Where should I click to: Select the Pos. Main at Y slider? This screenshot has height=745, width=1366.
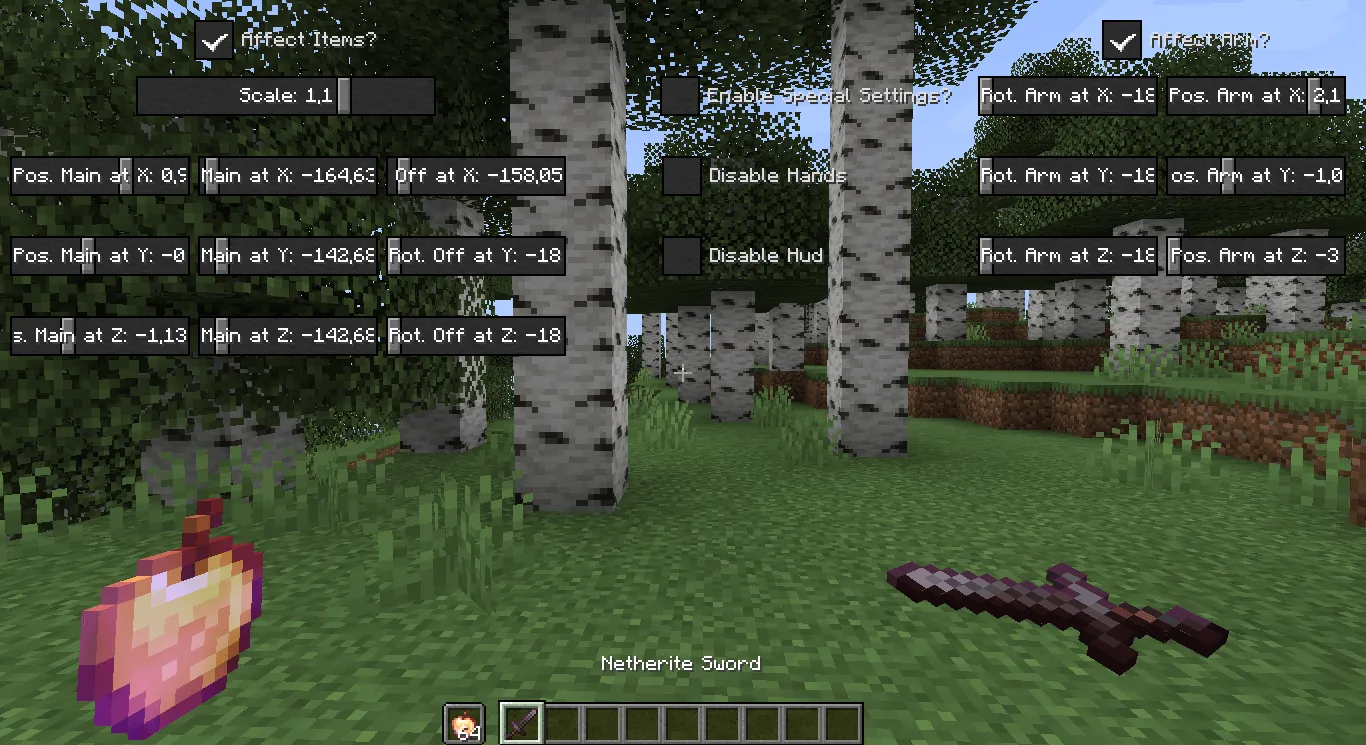point(99,255)
